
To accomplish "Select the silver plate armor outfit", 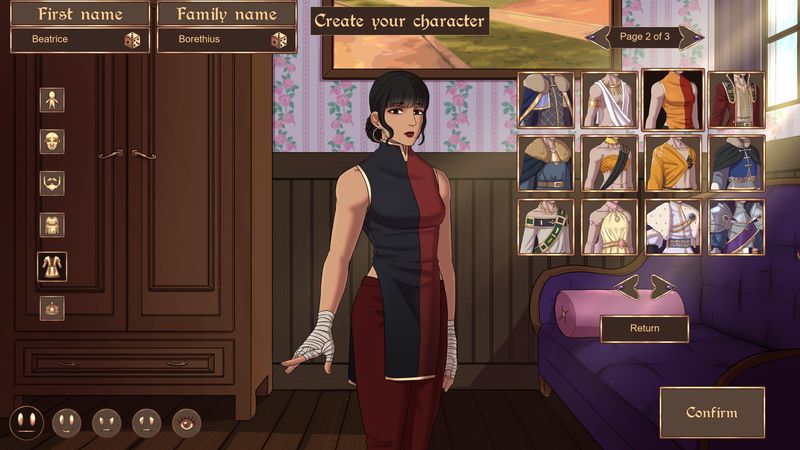I will click(737, 227).
